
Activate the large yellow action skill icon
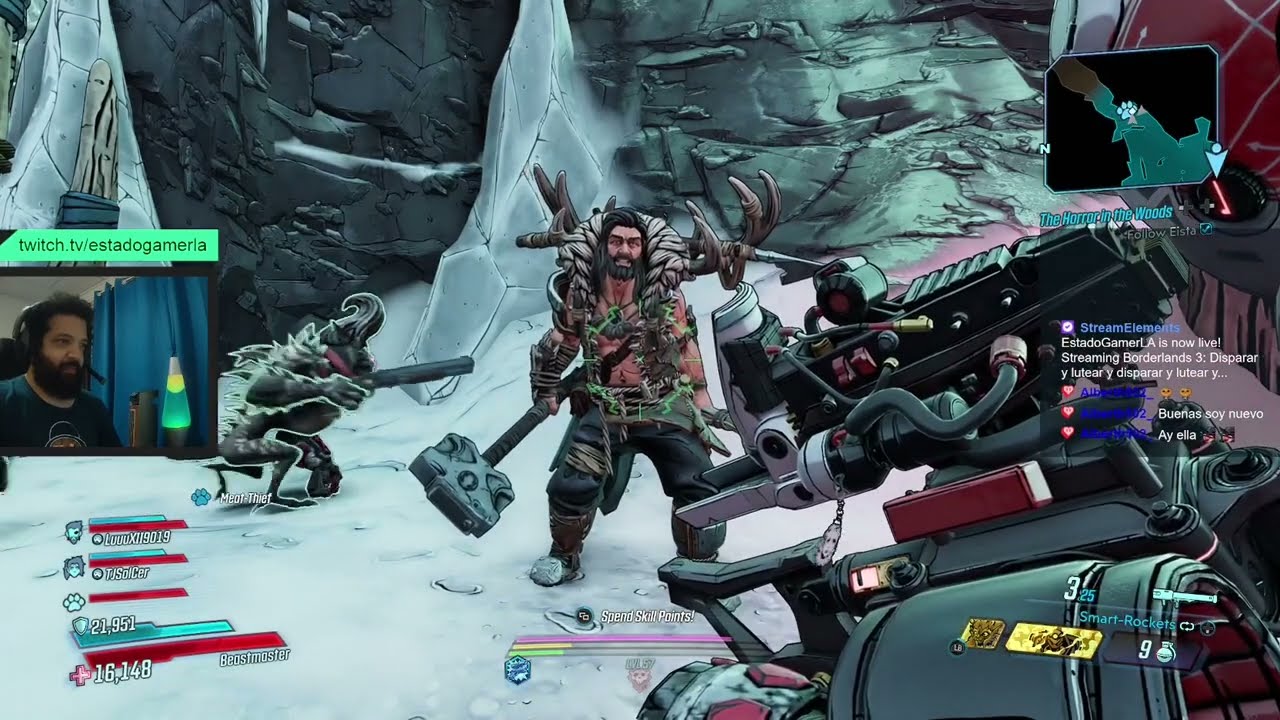(x=1052, y=640)
